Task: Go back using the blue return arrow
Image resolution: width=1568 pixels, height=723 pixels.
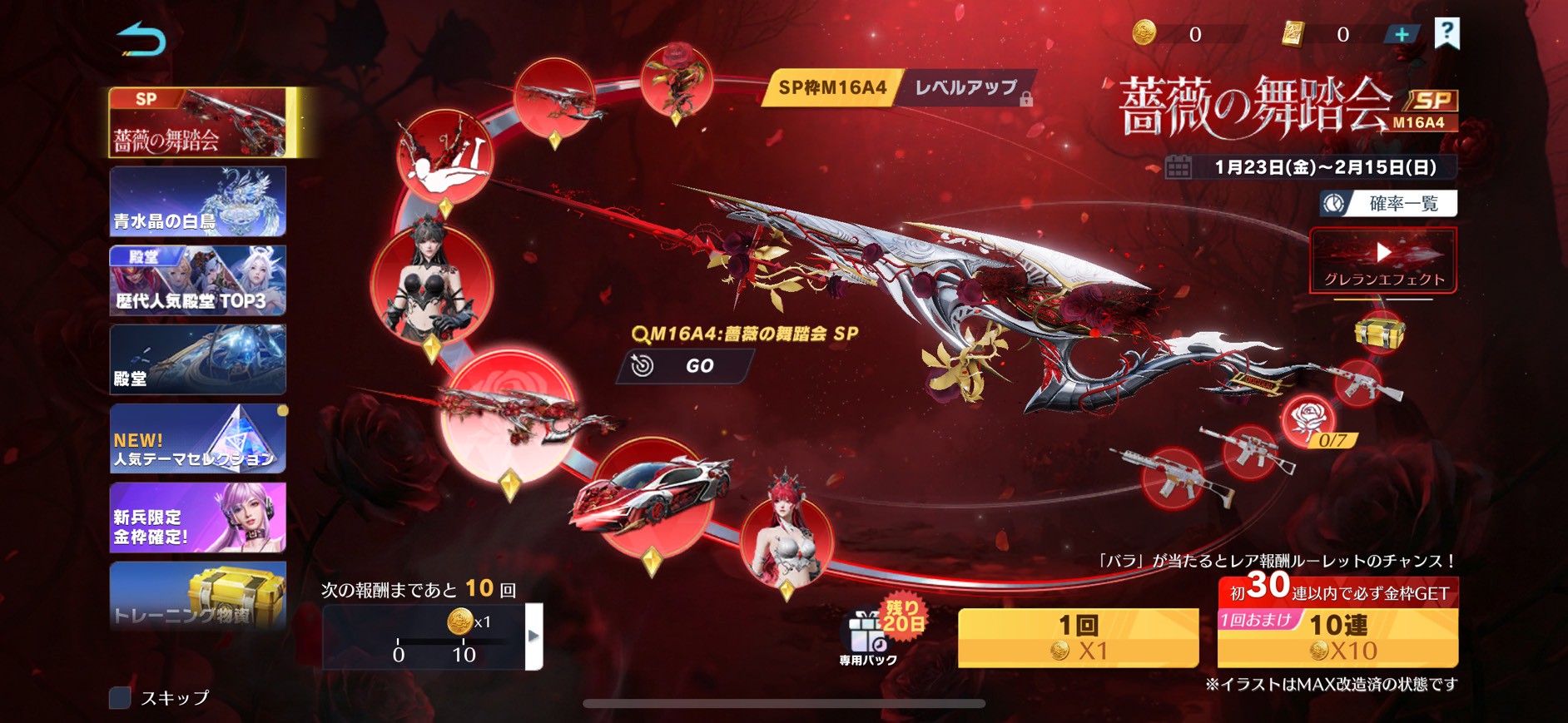Action: click(x=141, y=40)
